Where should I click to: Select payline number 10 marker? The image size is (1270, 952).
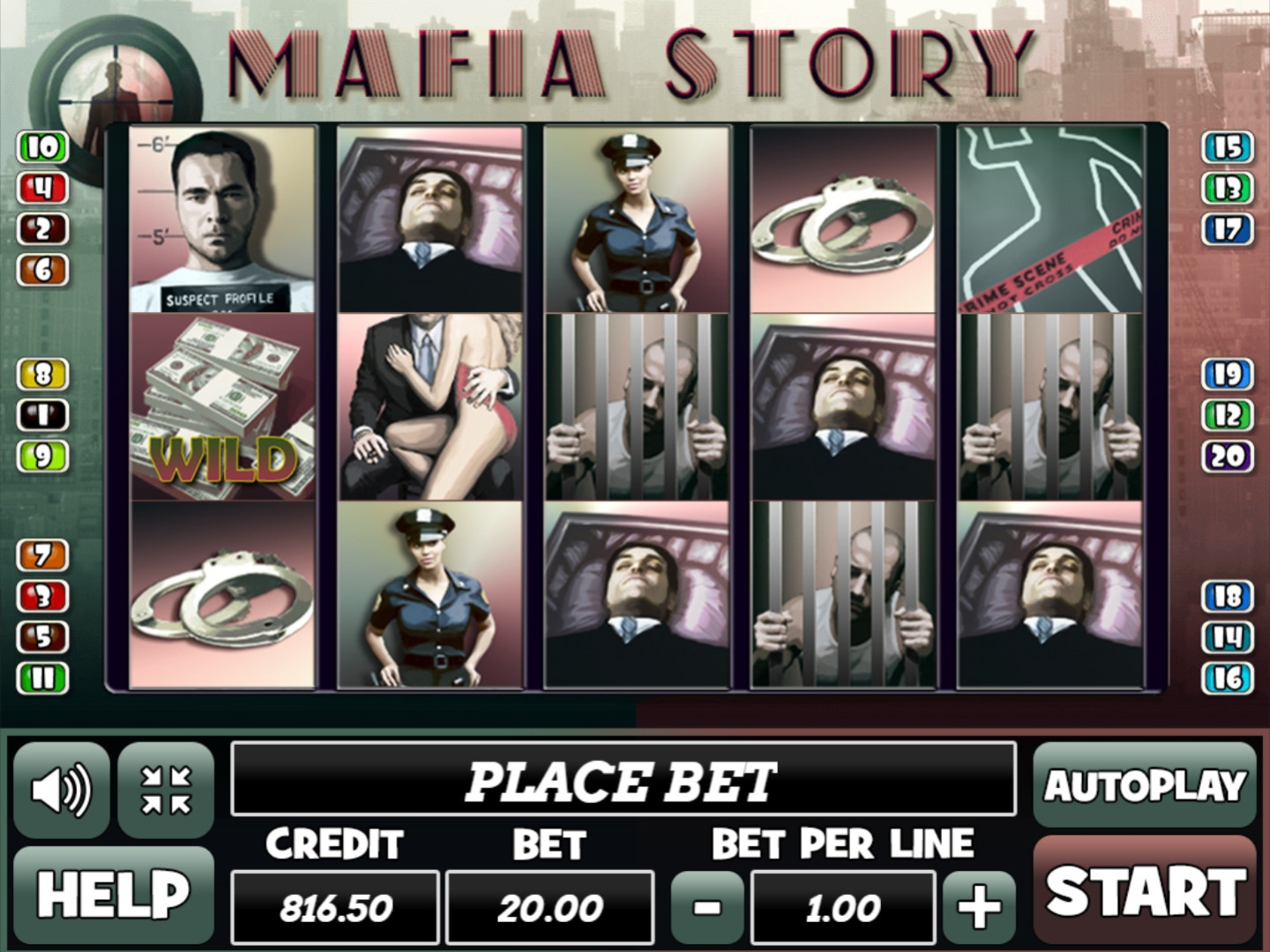[42, 146]
